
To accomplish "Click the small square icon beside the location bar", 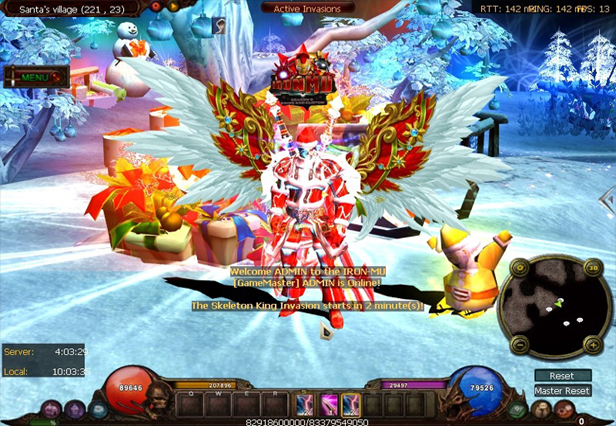I will (x=217, y=28).
